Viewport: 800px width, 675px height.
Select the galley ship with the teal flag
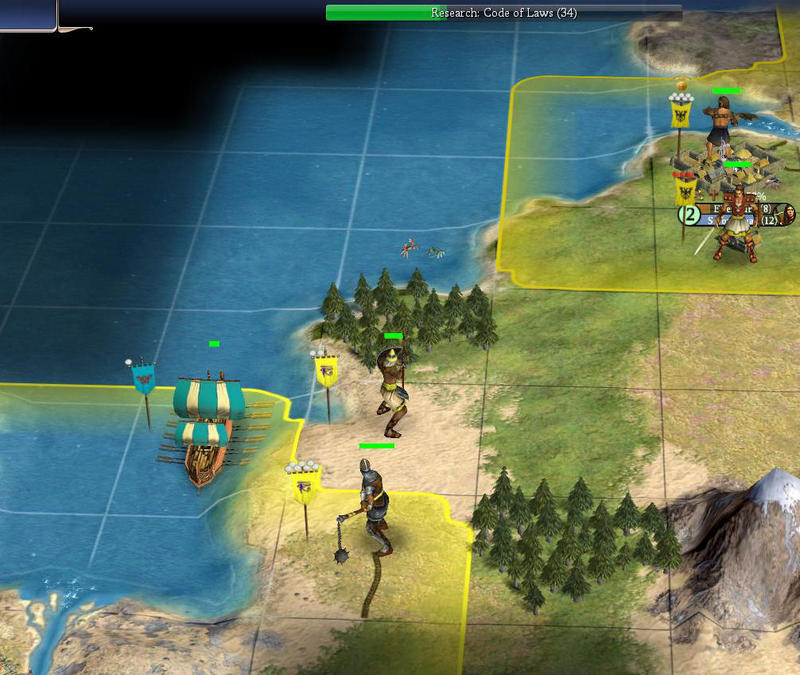pyautogui.click(x=208, y=427)
